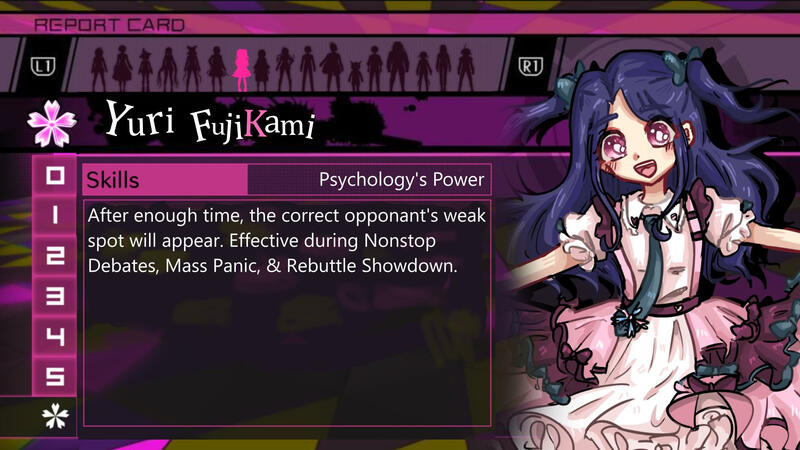
Task: Switch to page 1 tab
Action: (56, 216)
